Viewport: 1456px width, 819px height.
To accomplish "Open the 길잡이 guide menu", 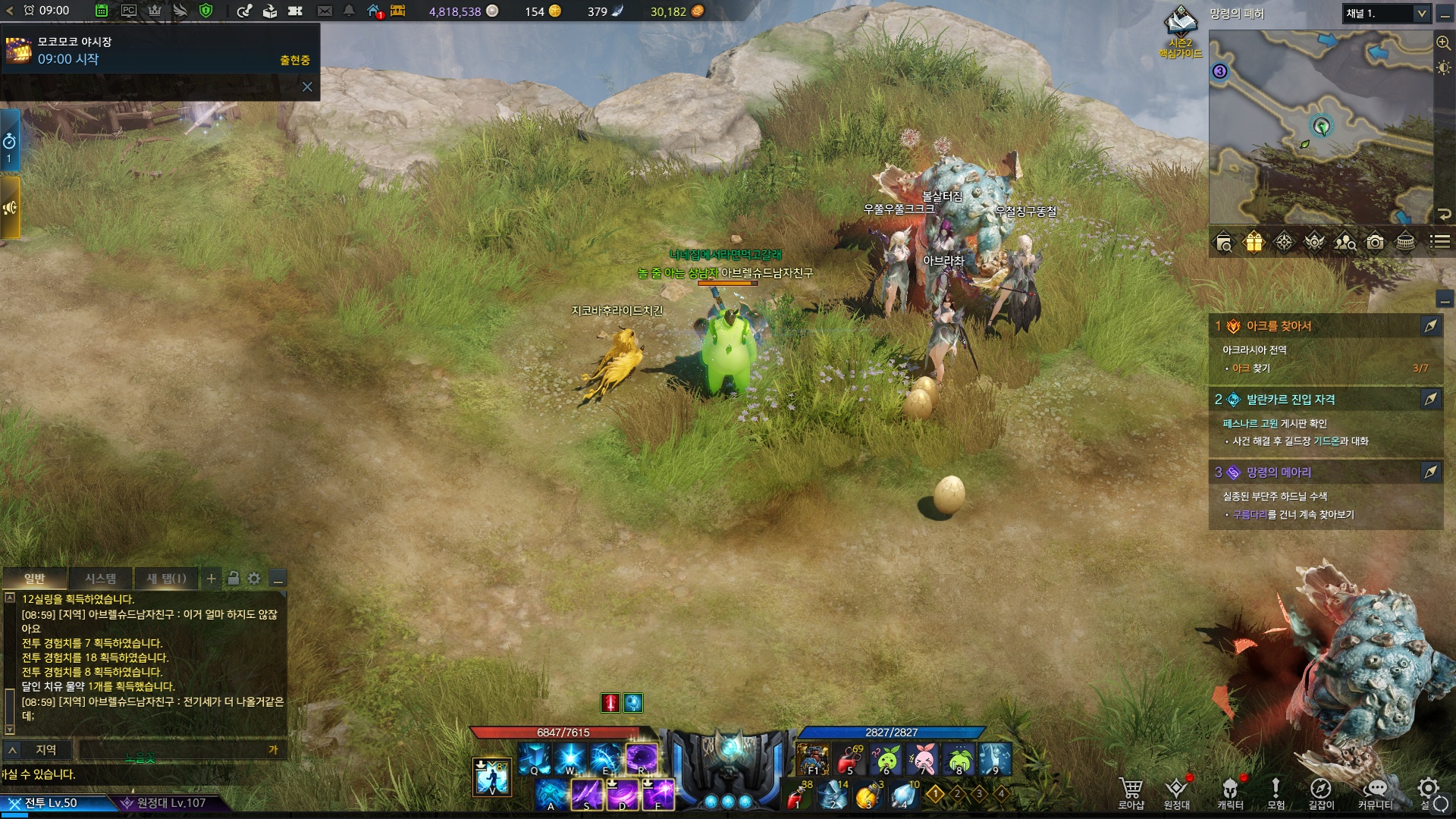I will (x=1320, y=792).
